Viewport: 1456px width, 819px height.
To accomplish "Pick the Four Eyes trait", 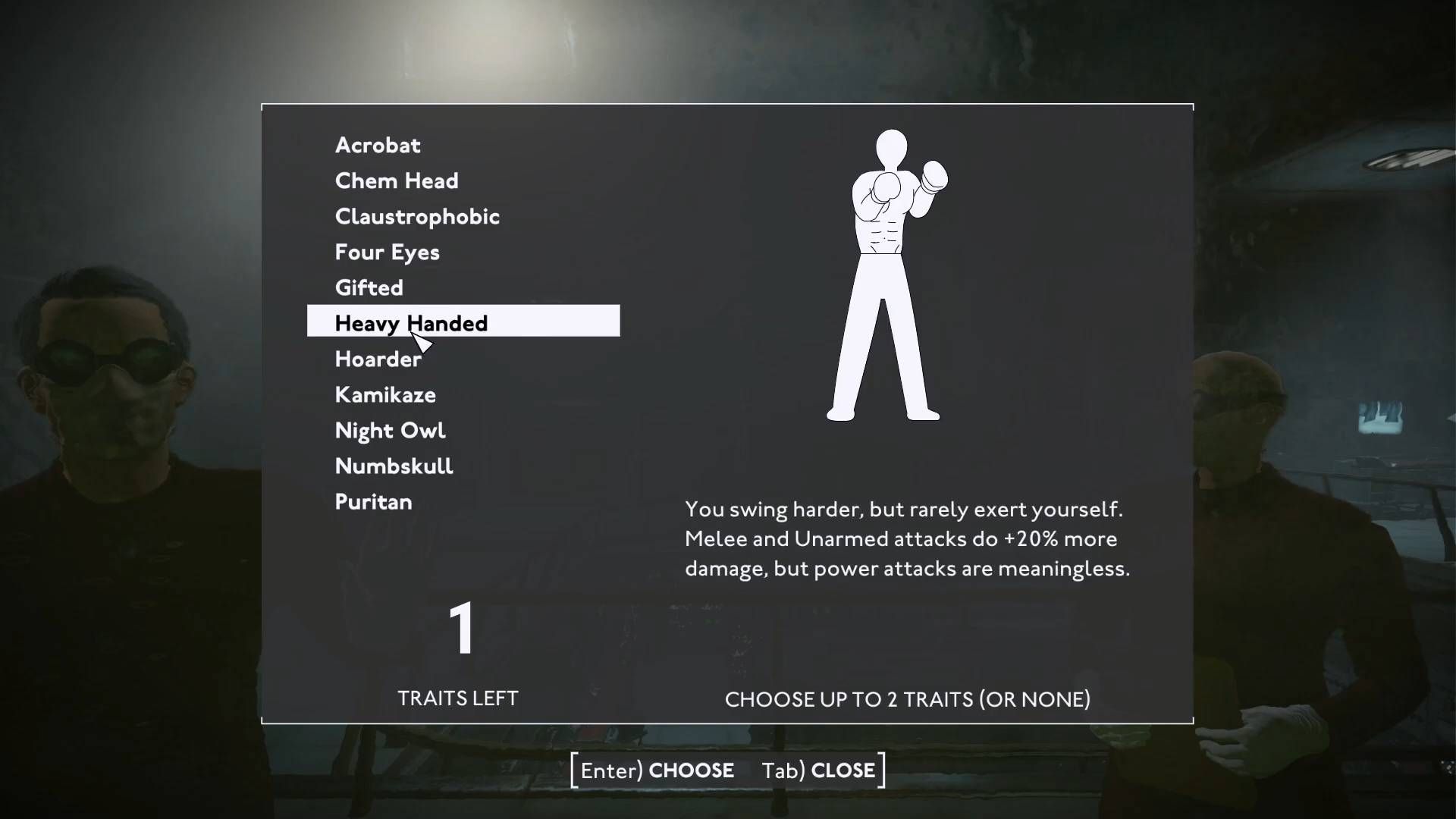I will point(387,252).
